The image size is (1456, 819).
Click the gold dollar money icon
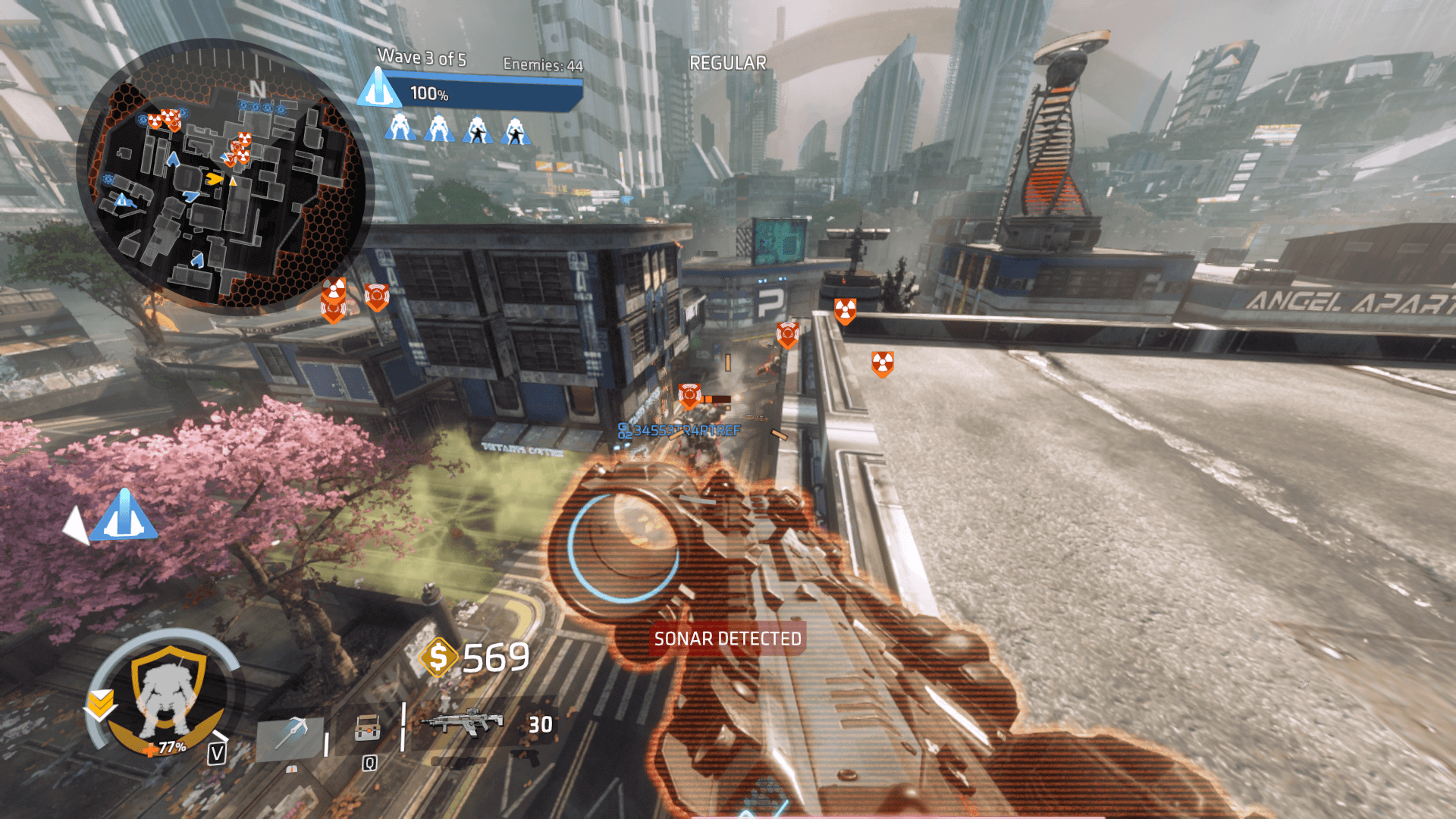point(438,657)
